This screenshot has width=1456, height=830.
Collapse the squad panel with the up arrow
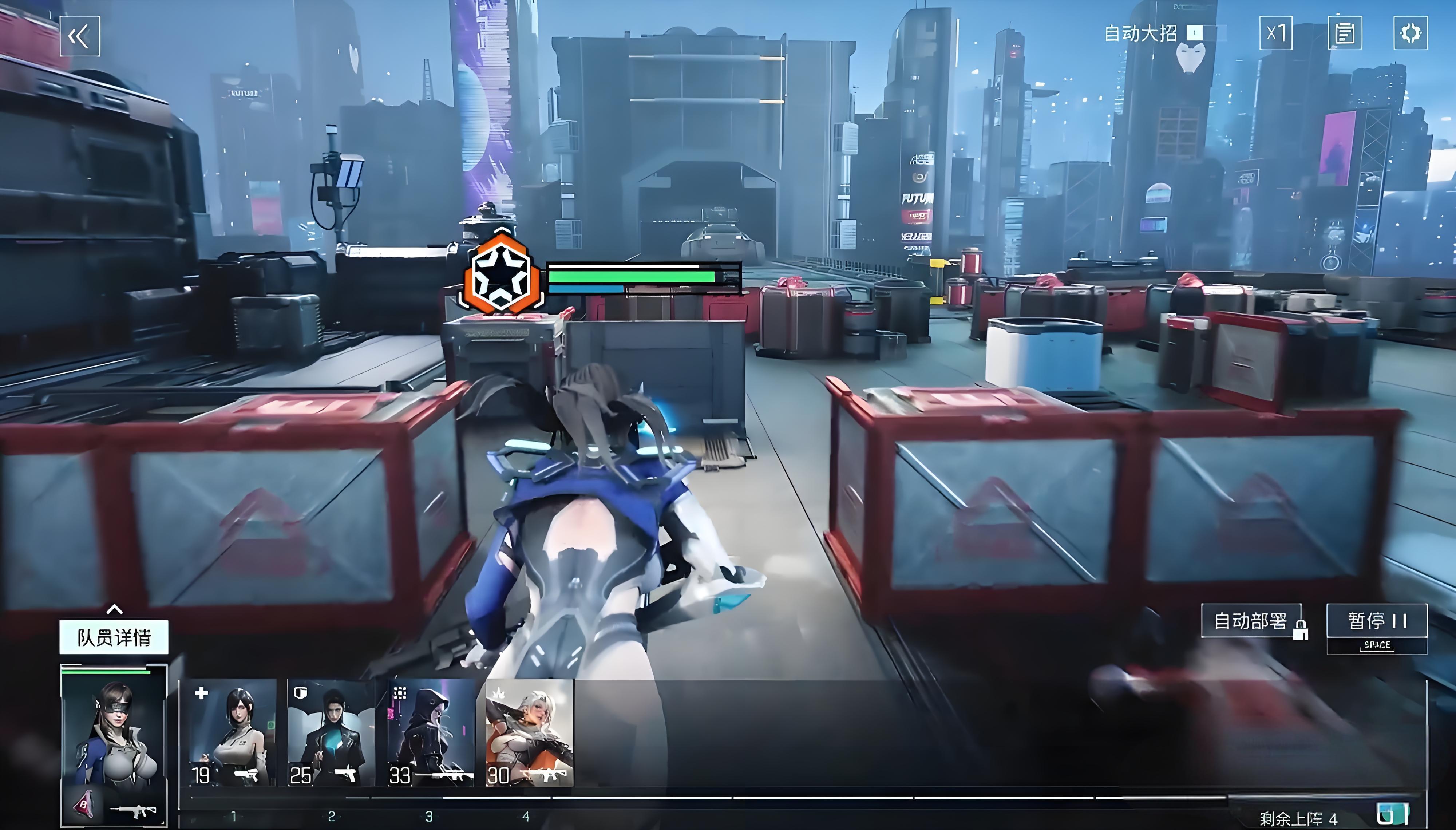coord(115,609)
